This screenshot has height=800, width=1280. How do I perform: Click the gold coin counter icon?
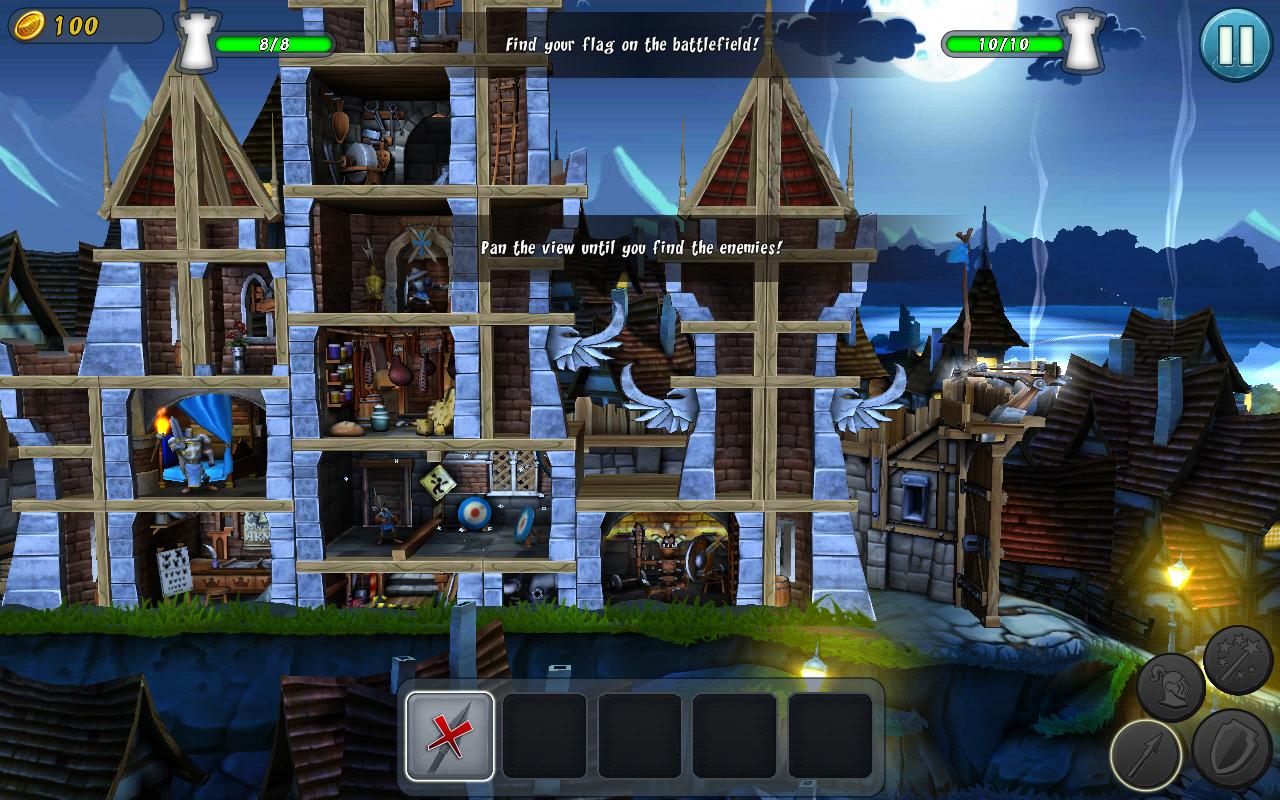[x=28, y=25]
